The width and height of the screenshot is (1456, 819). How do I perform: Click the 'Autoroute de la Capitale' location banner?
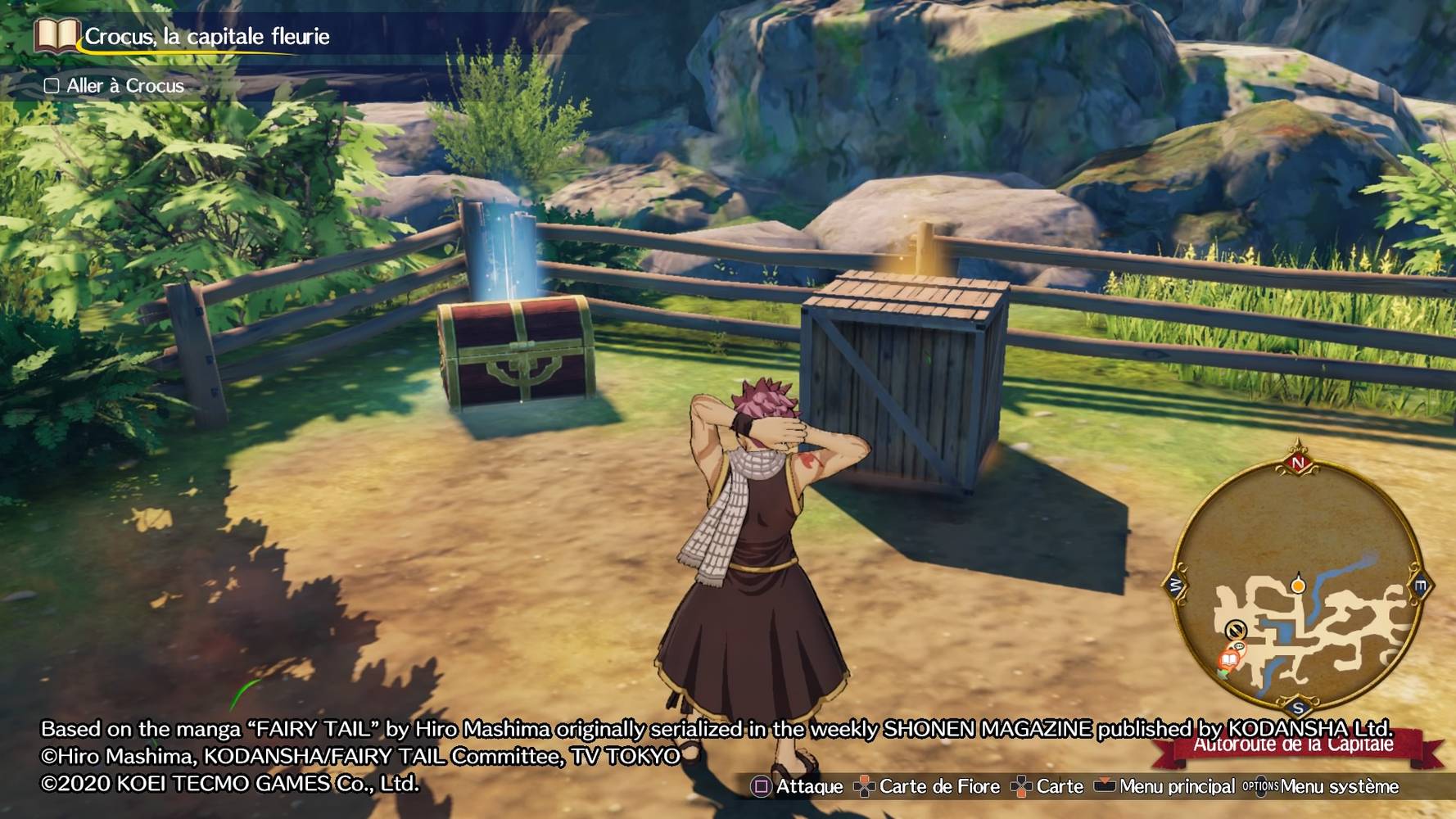pos(1294,745)
